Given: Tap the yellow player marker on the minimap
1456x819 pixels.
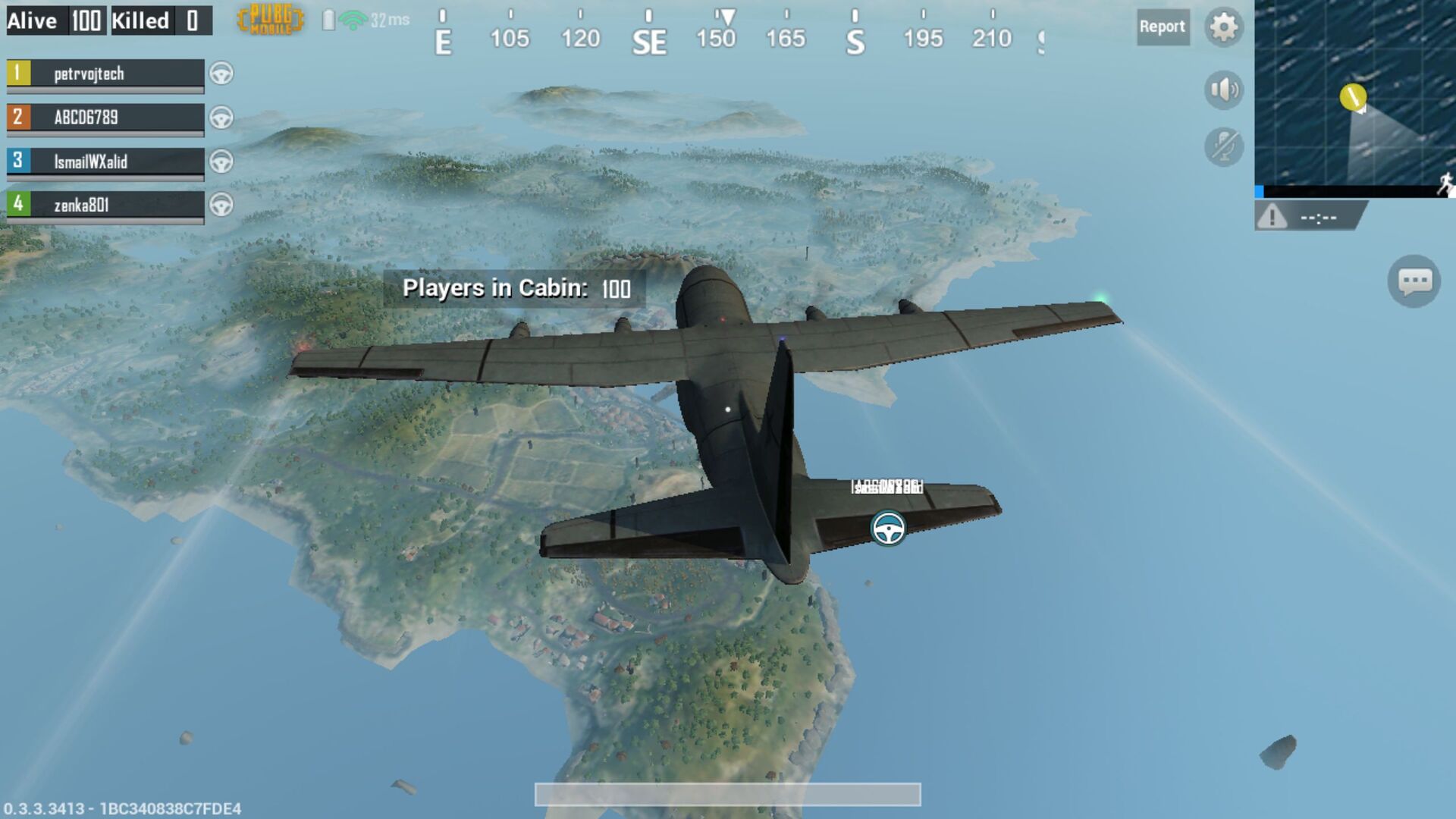Looking at the screenshot, I should (1352, 97).
